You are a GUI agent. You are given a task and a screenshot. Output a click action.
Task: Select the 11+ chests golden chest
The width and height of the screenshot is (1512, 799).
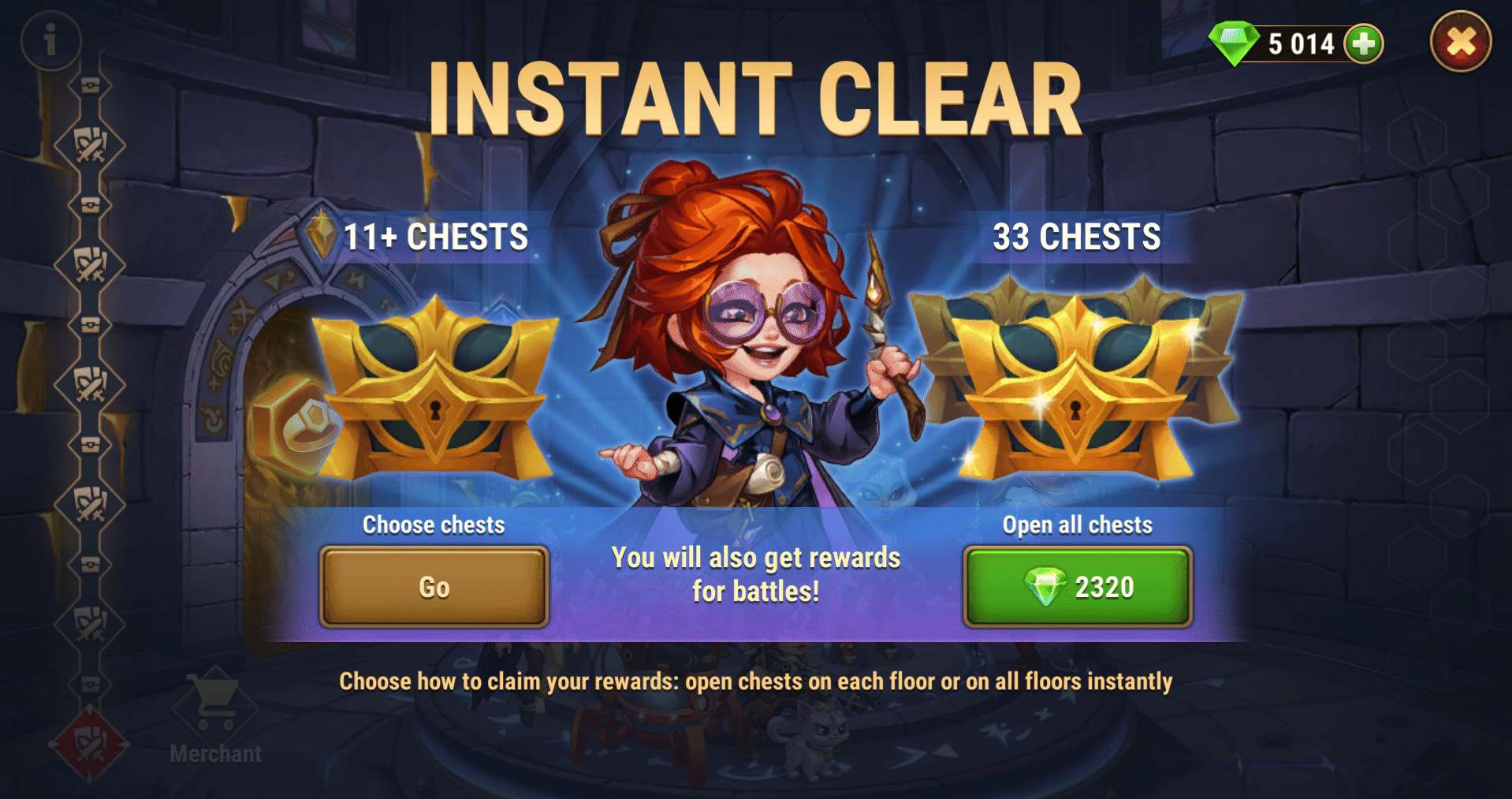(435, 390)
